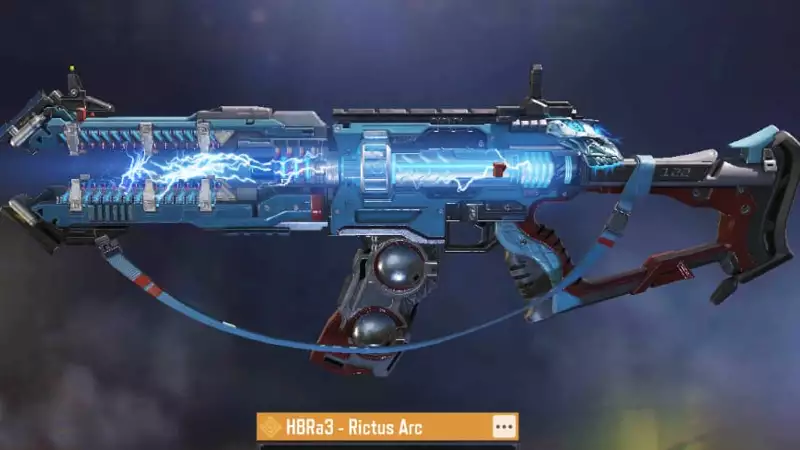Open the three-dot options button
800x450 pixels.
pyautogui.click(x=504, y=427)
